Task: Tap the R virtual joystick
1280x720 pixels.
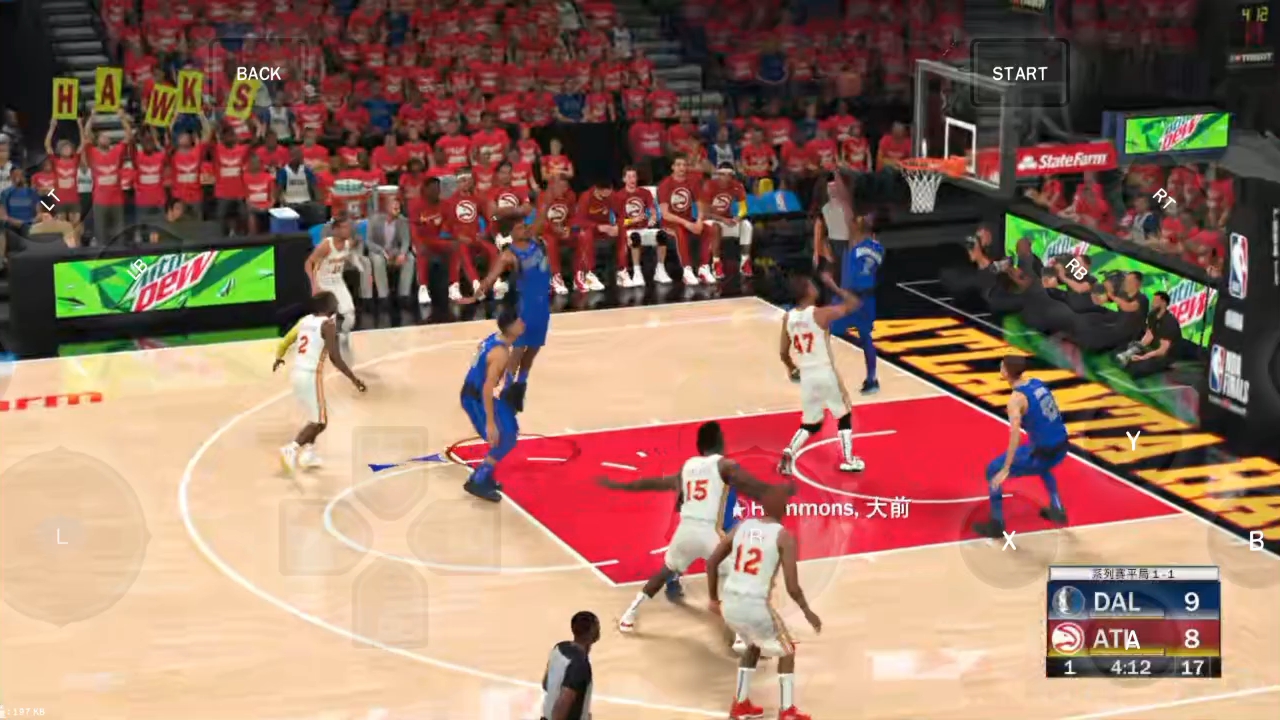Action: pyautogui.click(x=756, y=537)
